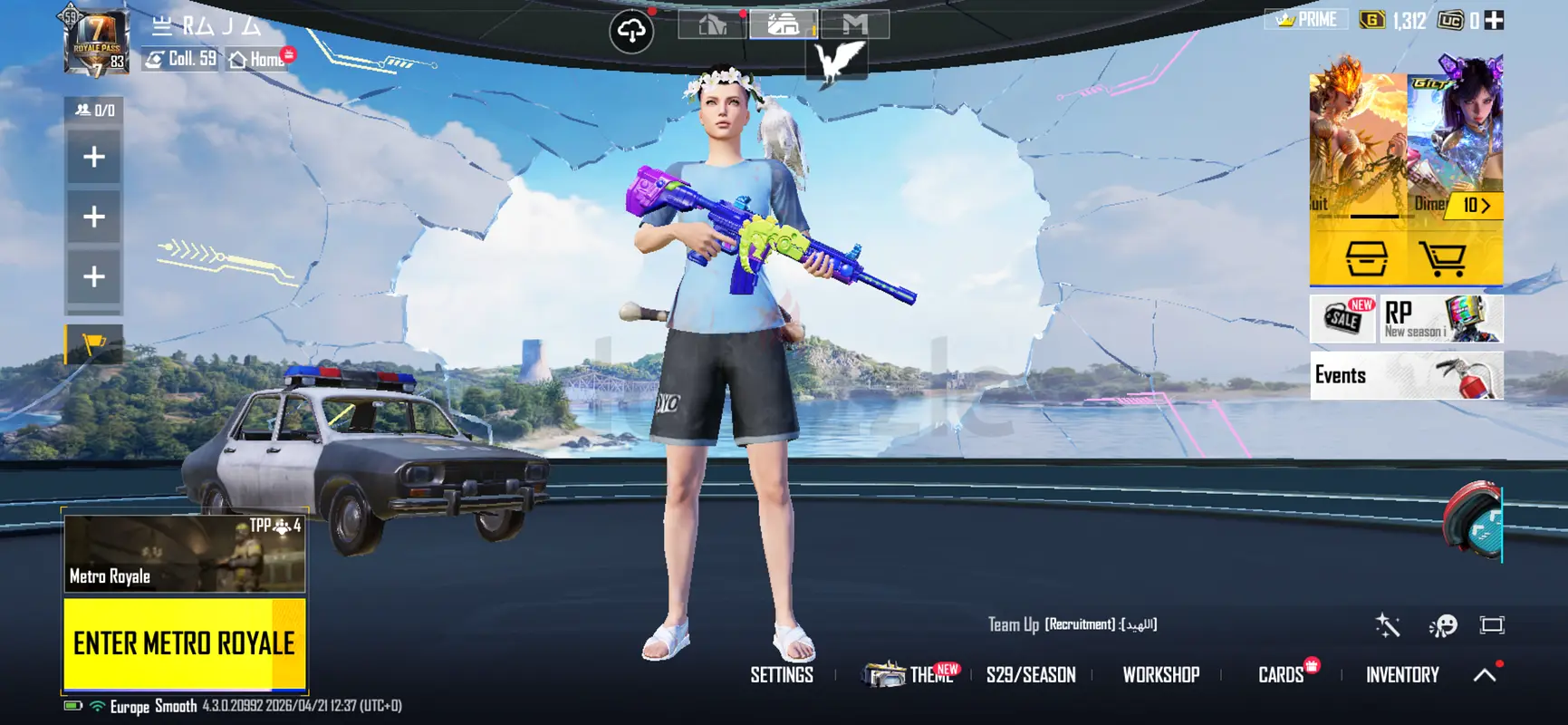Add UC with the plus button

tap(1494, 20)
